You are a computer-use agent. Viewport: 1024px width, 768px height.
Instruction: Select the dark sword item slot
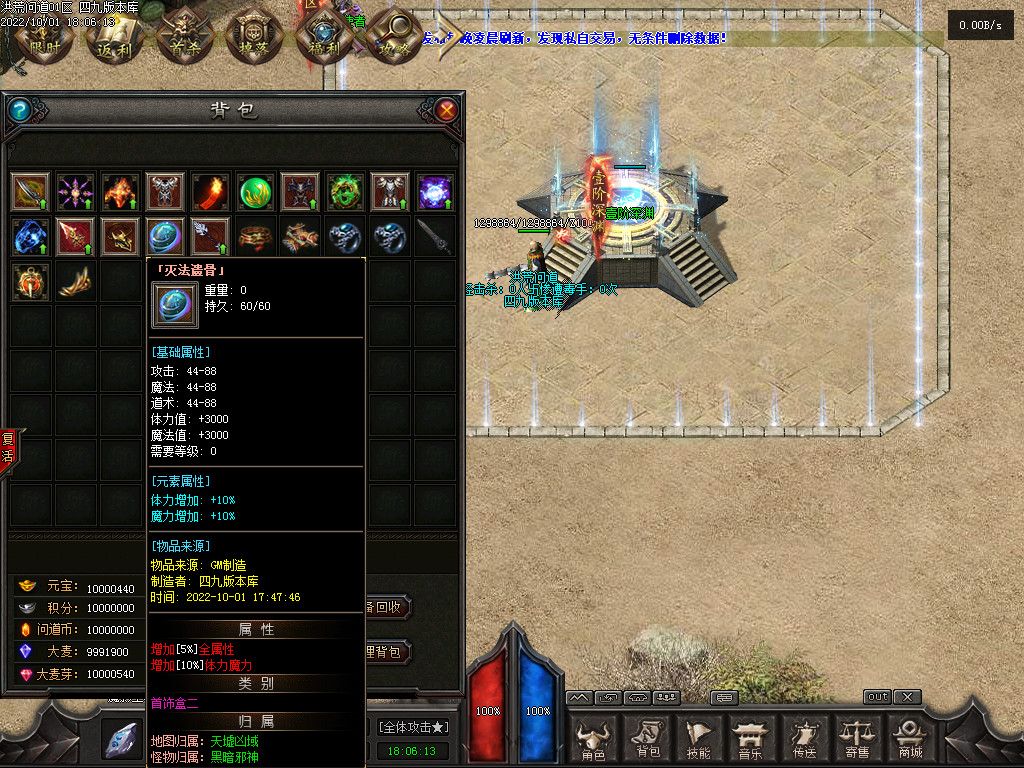click(x=435, y=237)
